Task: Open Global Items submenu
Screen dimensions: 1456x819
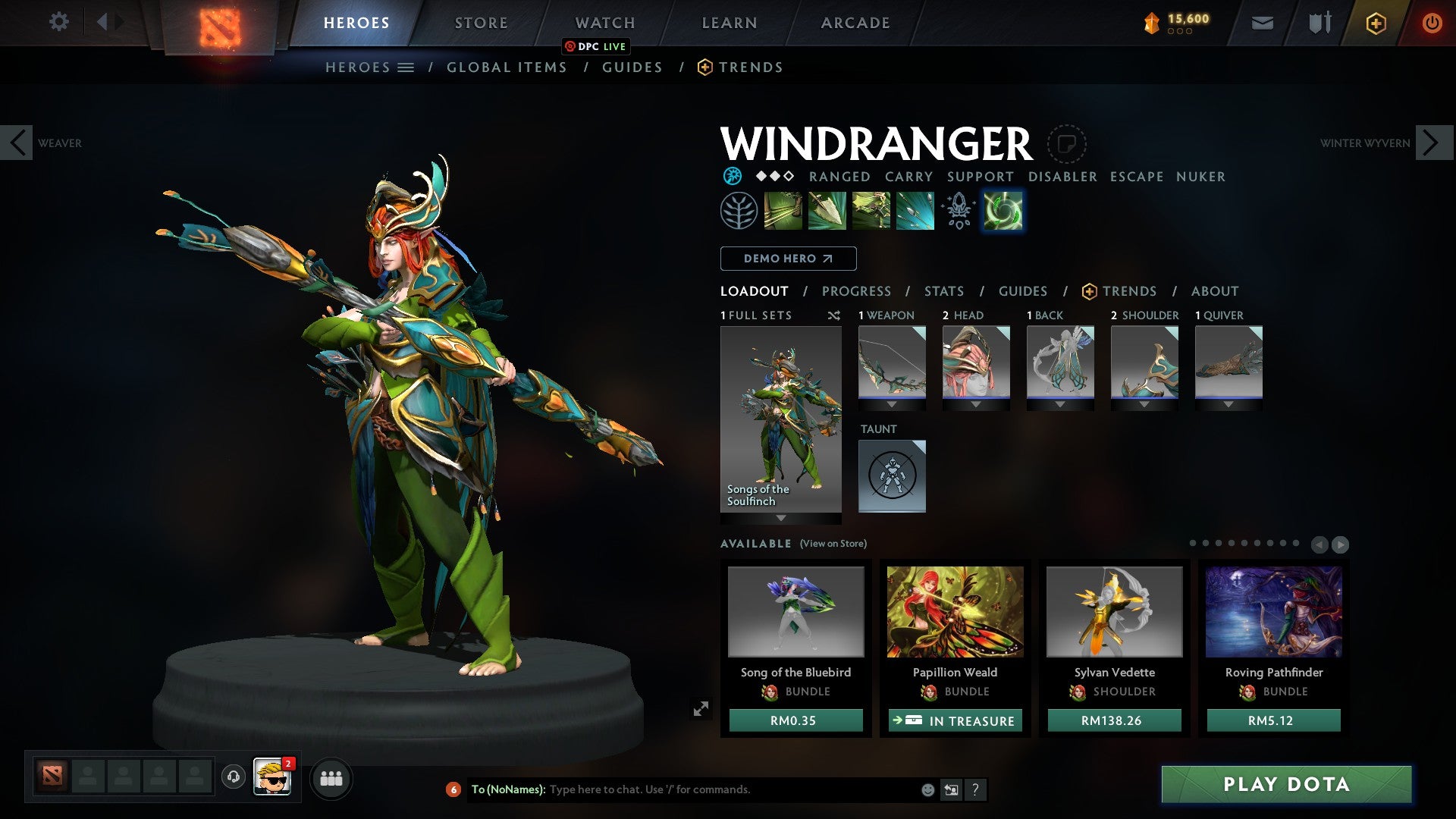Action: pos(507,67)
